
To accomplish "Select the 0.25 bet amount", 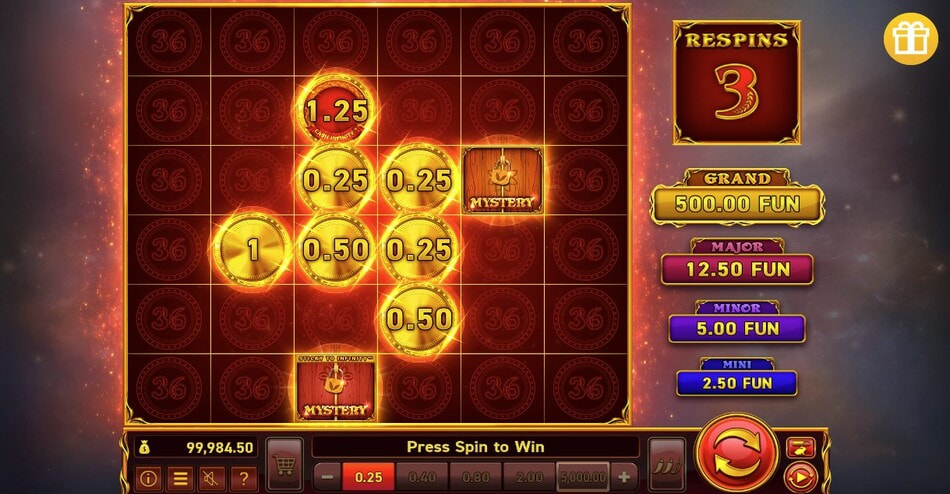I will [x=368, y=476].
